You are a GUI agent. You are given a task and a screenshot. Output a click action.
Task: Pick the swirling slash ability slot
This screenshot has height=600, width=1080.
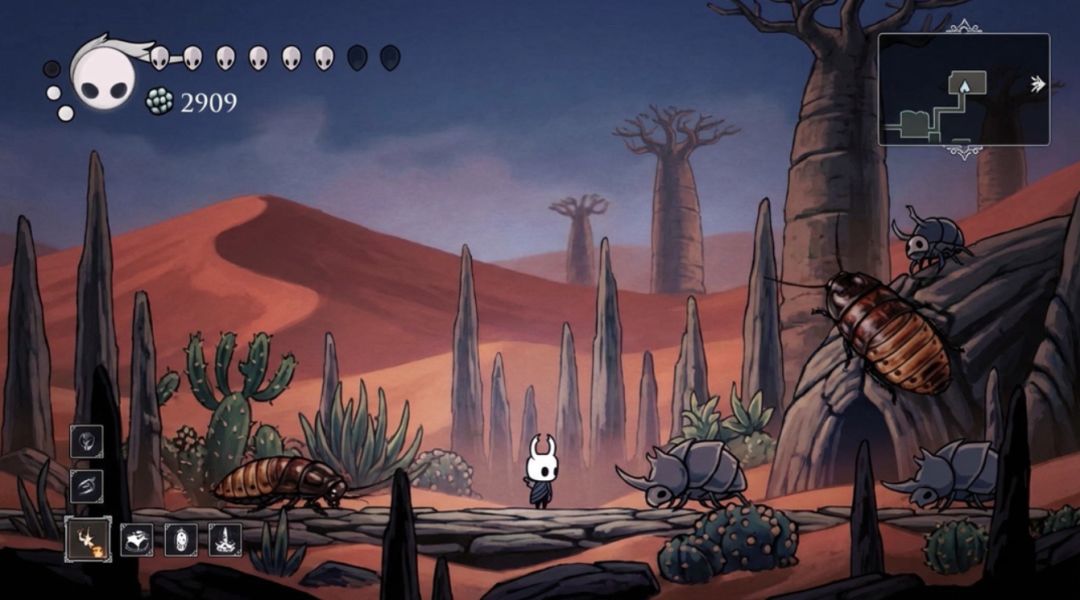(87, 486)
